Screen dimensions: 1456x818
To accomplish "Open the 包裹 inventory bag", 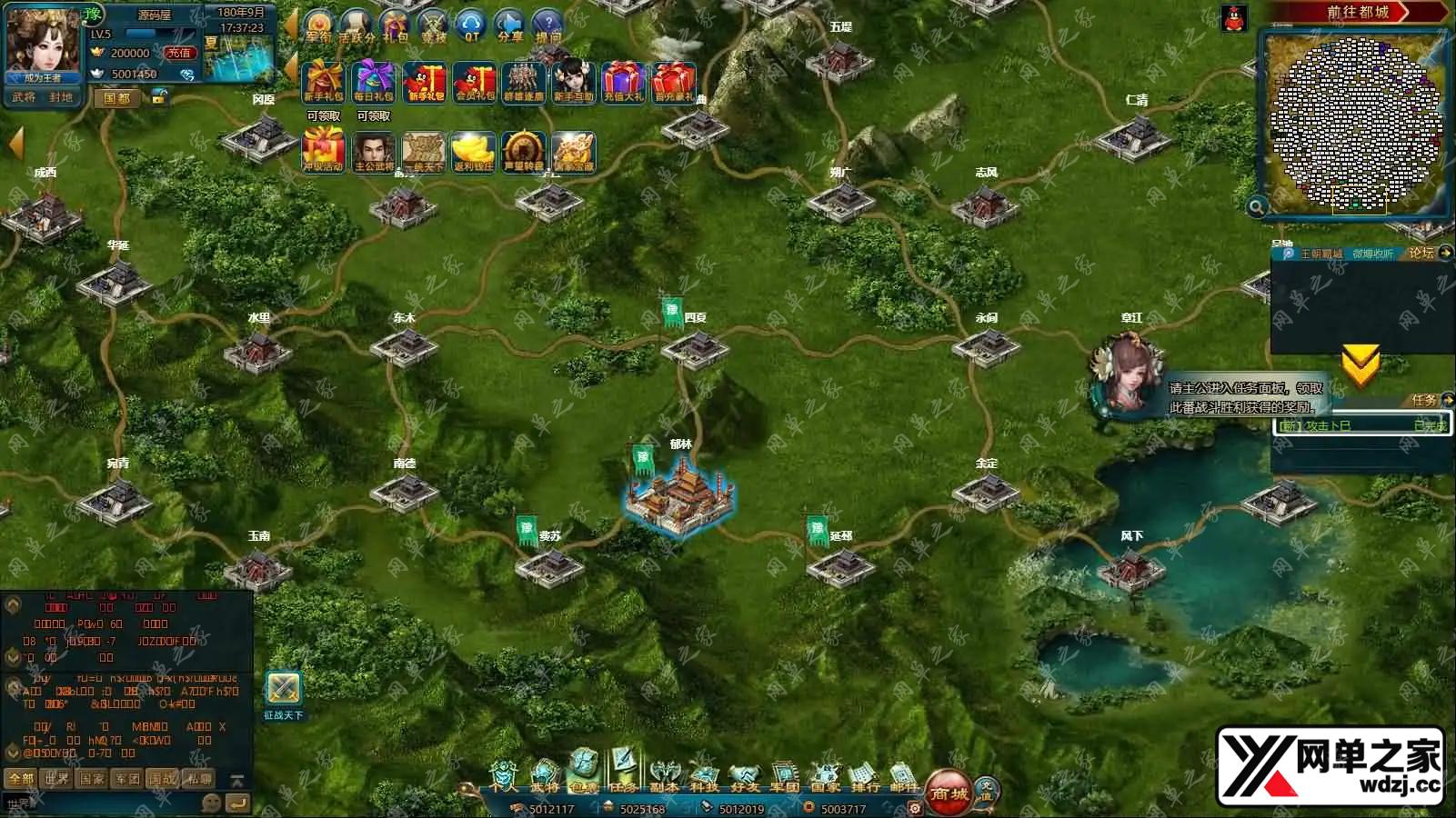I will point(583,772).
